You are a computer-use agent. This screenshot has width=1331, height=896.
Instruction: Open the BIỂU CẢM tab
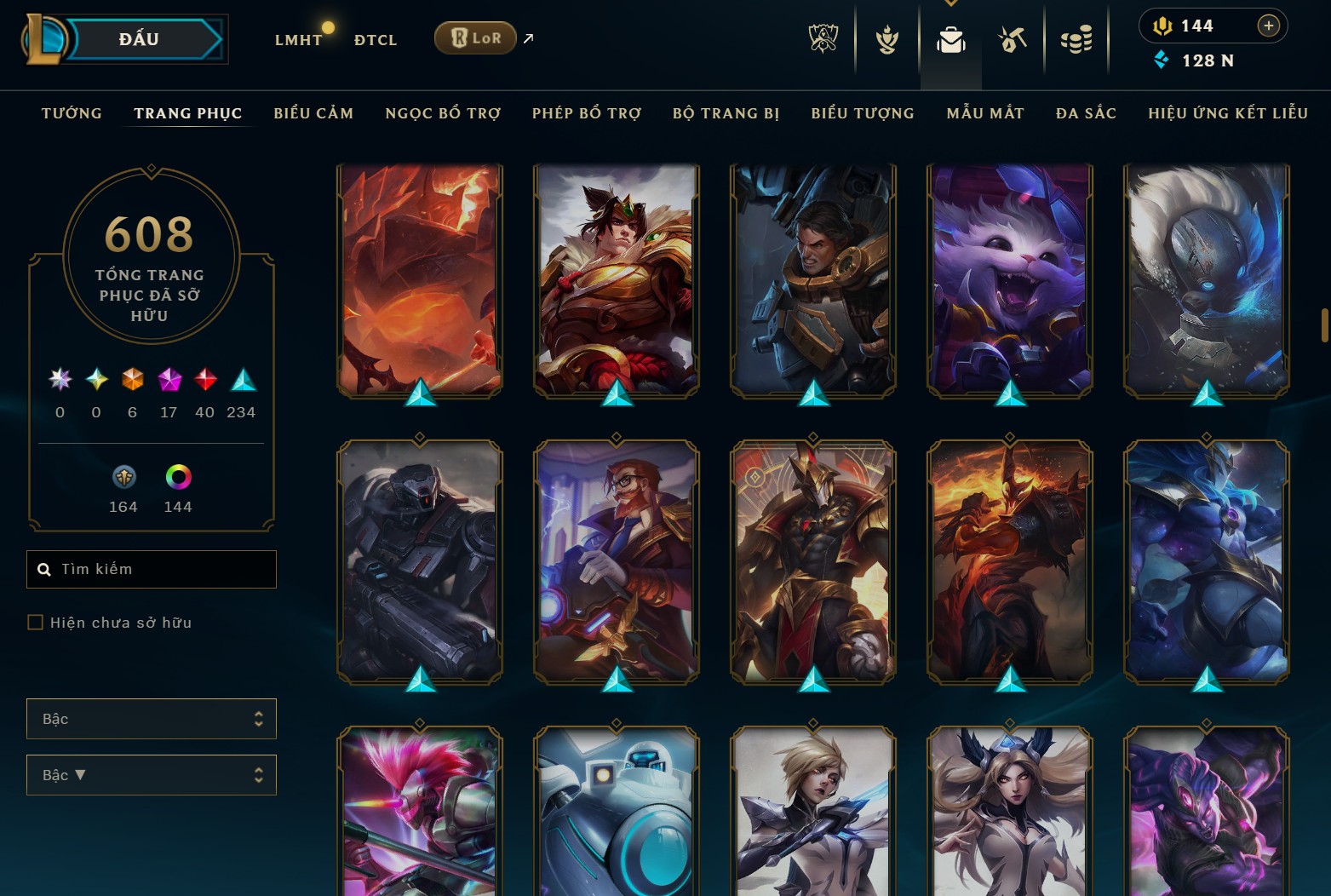pyautogui.click(x=313, y=112)
